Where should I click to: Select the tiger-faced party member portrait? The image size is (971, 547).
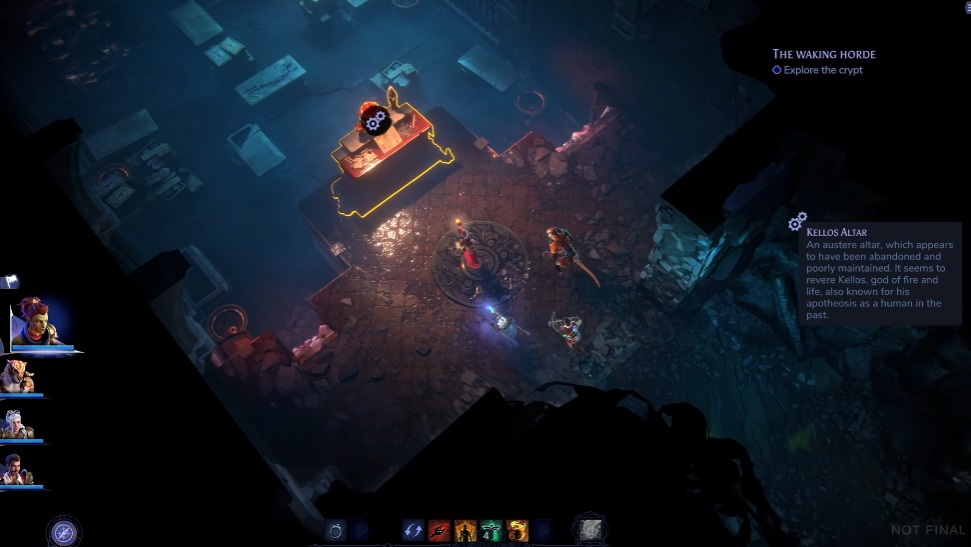pos(18,377)
